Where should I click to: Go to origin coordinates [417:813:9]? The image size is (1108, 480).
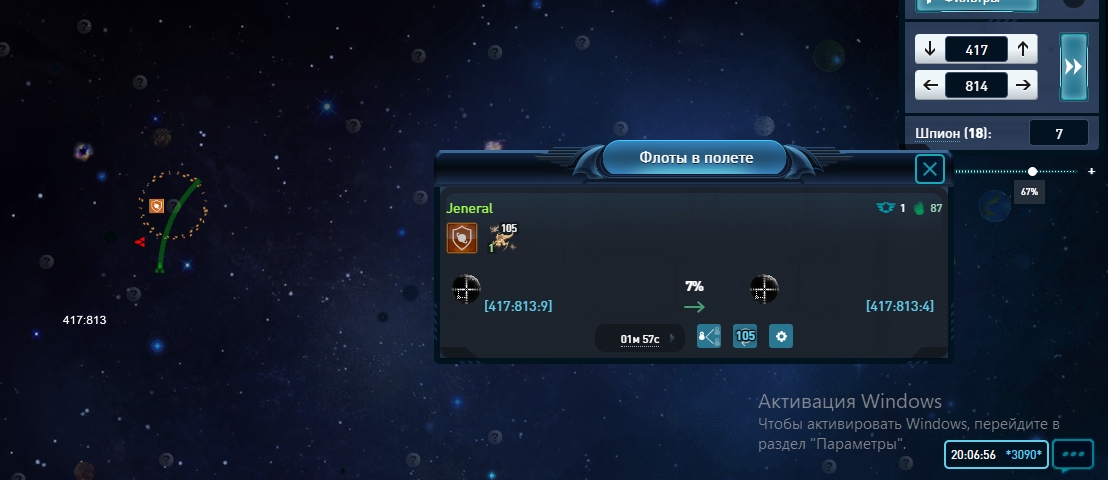(518, 306)
